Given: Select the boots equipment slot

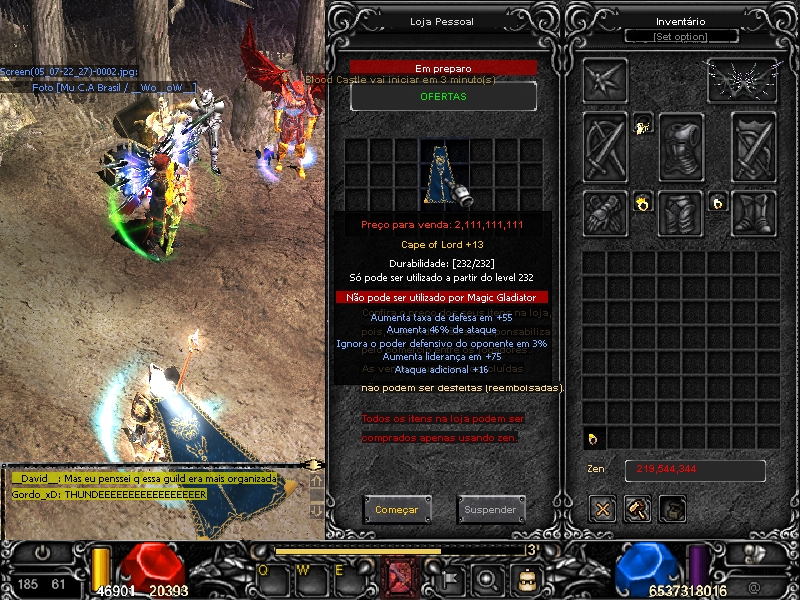Looking at the screenshot, I should point(754,212).
